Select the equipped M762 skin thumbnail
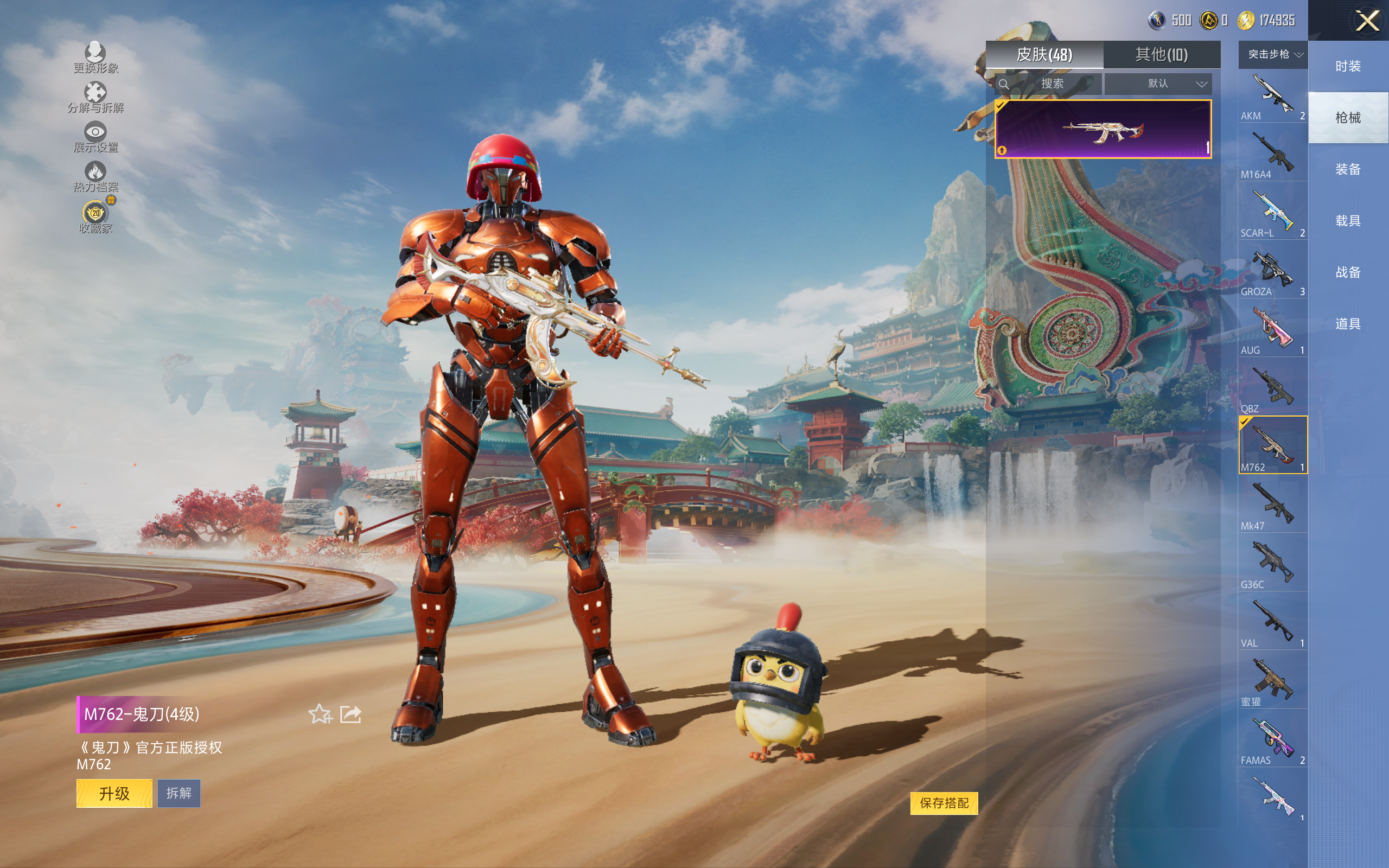Image resolution: width=1389 pixels, height=868 pixels. tap(1103, 129)
